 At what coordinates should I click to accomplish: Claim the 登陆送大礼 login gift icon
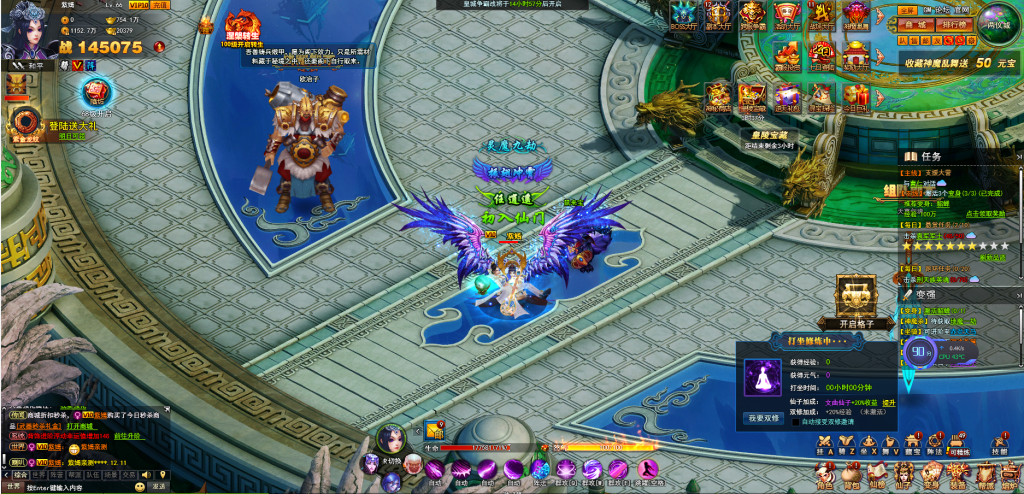click(20, 121)
